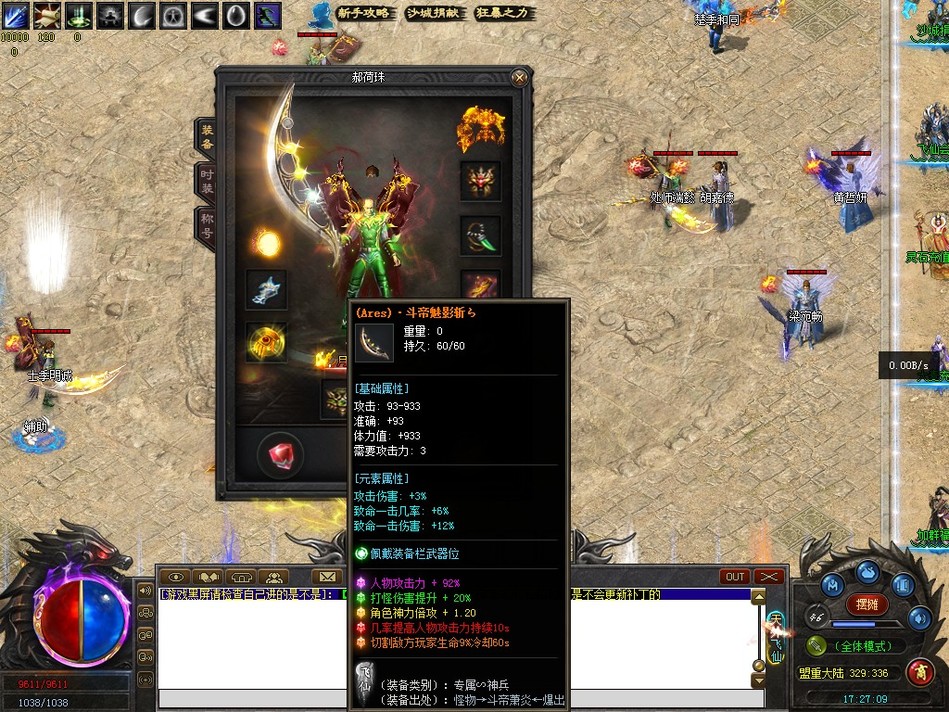This screenshot has height=712, width=949.
Task: Select the glowing sun orb slot
Action: pos(267,242)
